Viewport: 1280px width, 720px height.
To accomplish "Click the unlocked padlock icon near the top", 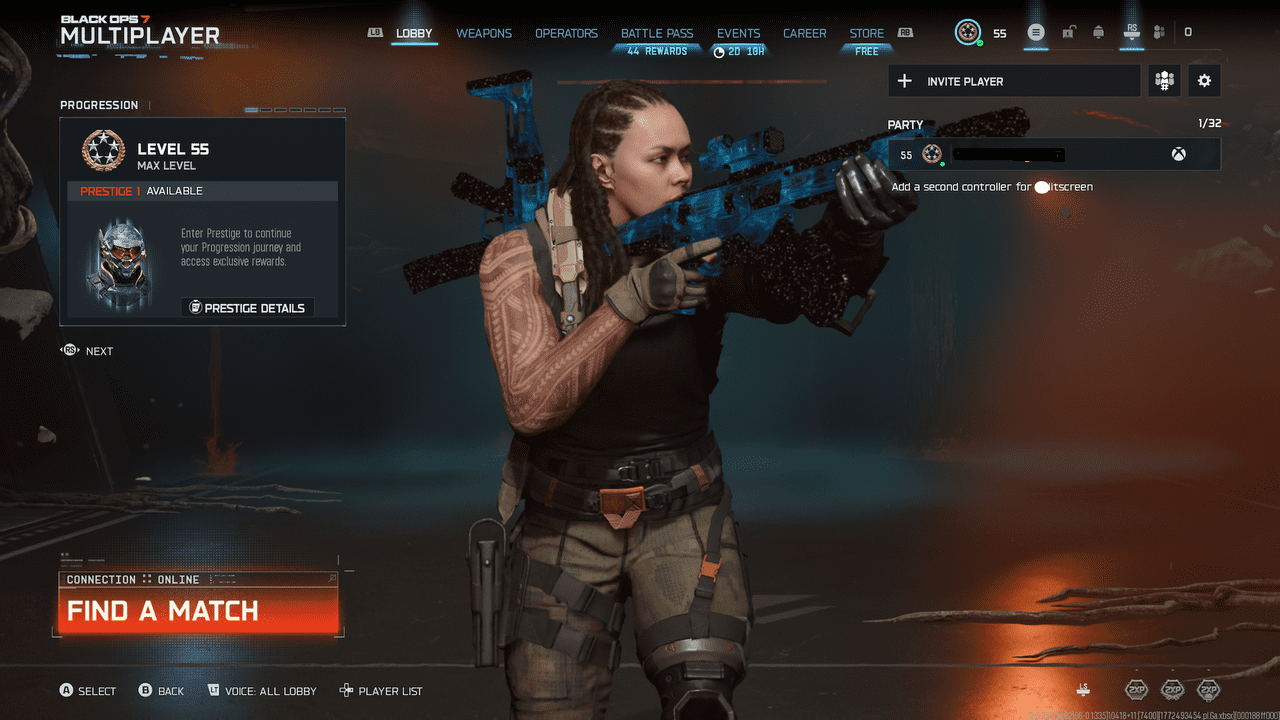I will tap(1068, 32).
